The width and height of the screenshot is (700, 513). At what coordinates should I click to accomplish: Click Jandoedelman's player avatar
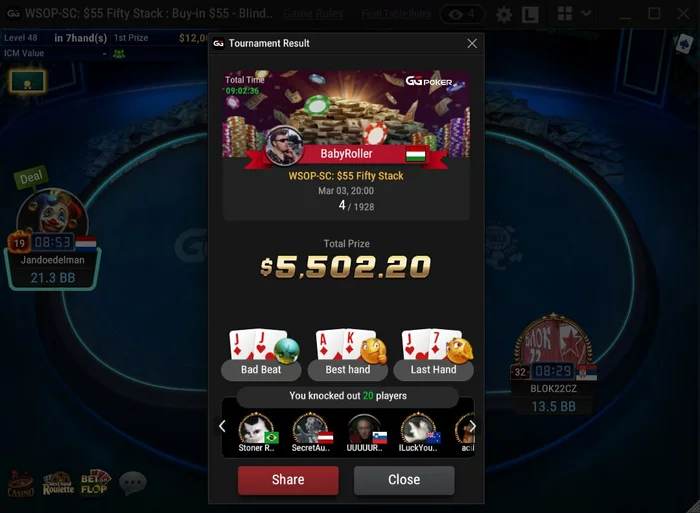53,215
